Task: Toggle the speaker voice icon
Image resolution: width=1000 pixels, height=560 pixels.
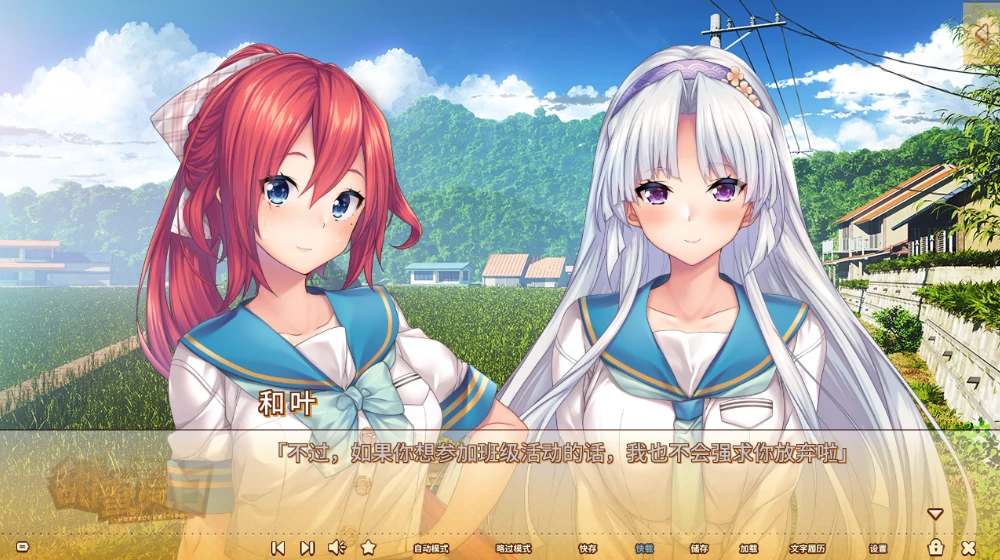Action: [x=337, y=547]
